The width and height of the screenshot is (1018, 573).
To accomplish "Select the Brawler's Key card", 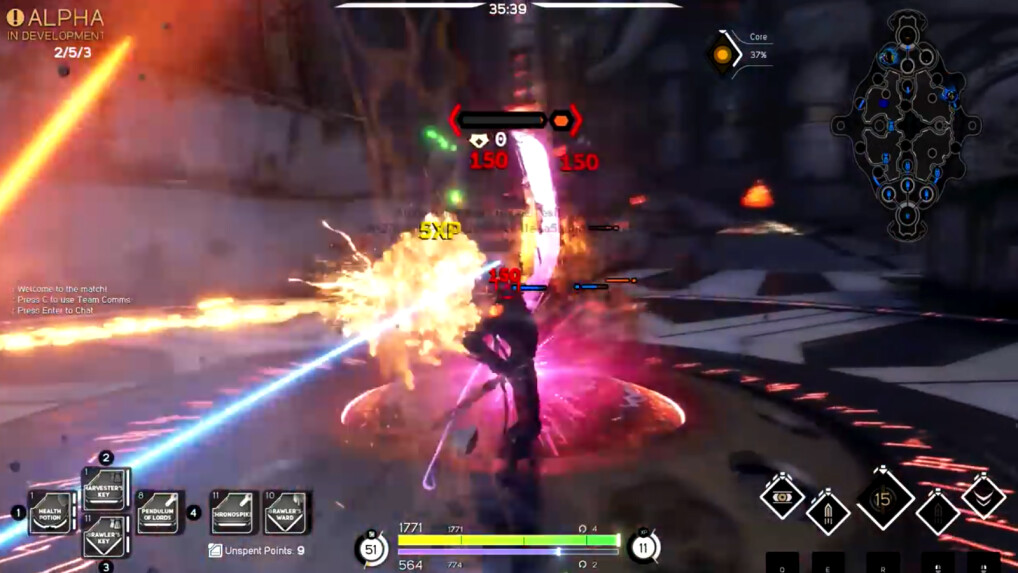I will point(105,537).
